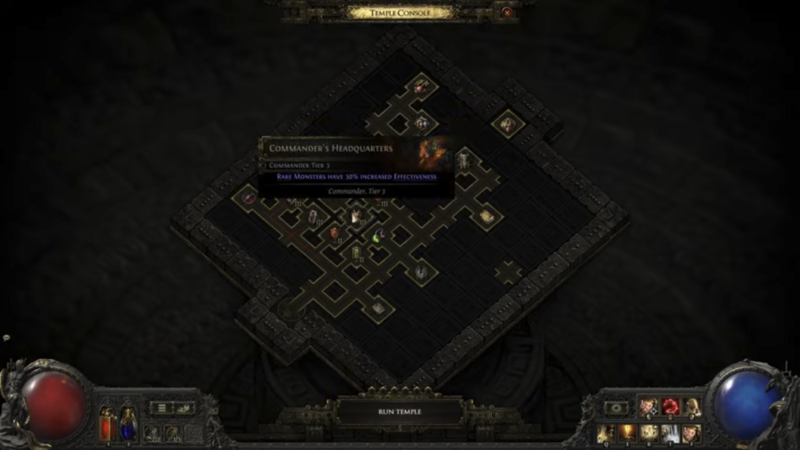The image size is (800, 450).
Task: Activate the red swirl skill icon
Action: tap(670, 407)
